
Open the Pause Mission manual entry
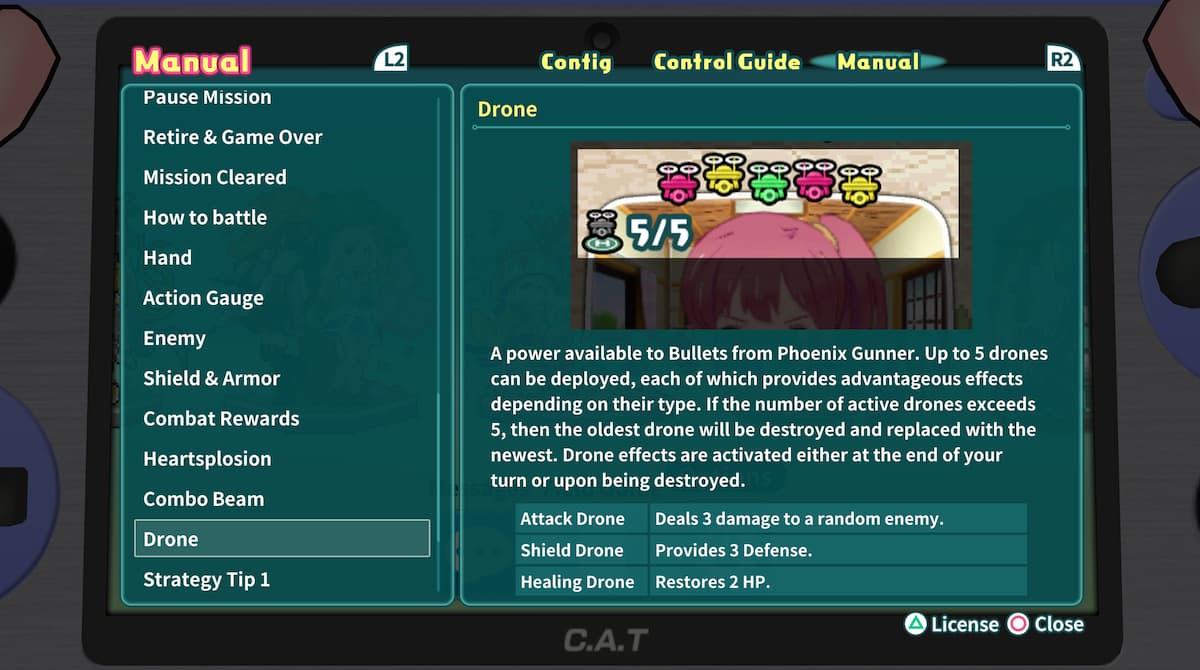pos(207,98)
